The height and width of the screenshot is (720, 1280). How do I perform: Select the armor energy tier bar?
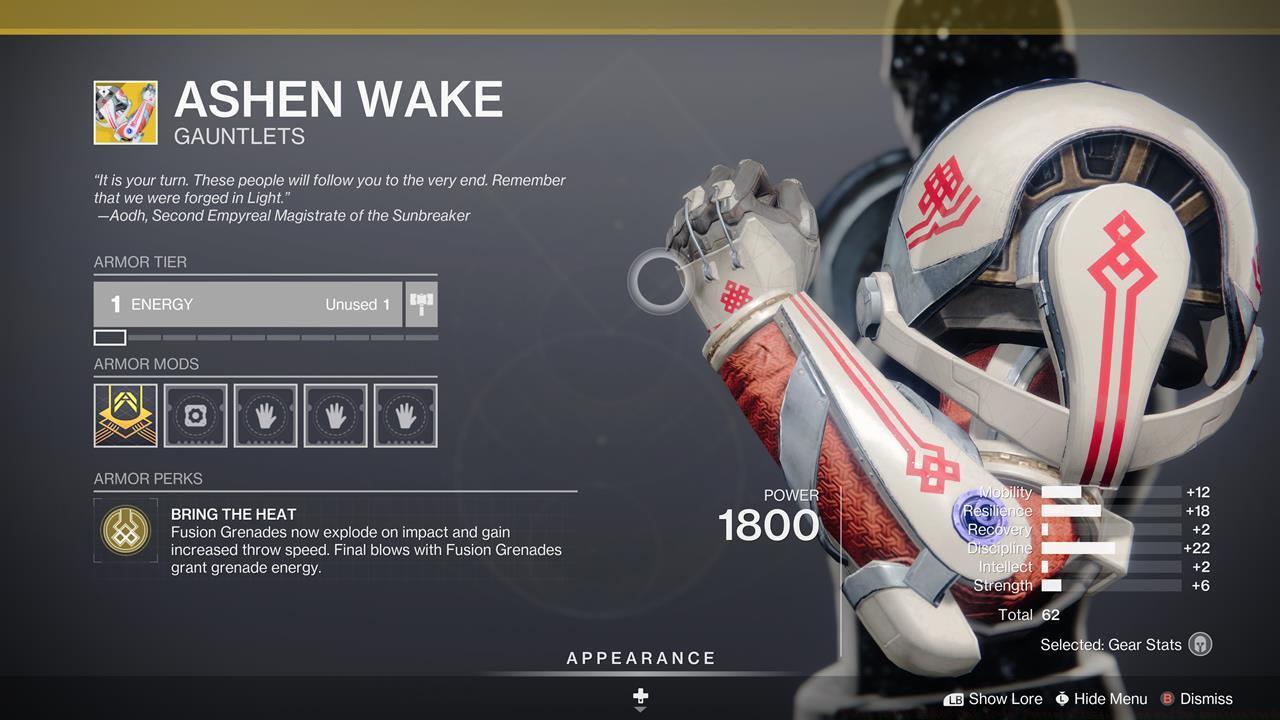[x=248, y=304]
